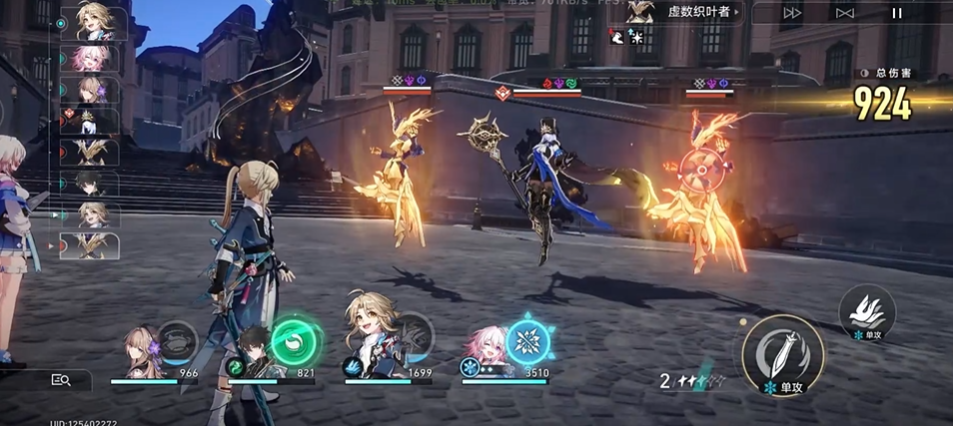This screenshot has width=953, height=426.
Task: Activate the green swirl ultimate
Action: coord(294,341)
